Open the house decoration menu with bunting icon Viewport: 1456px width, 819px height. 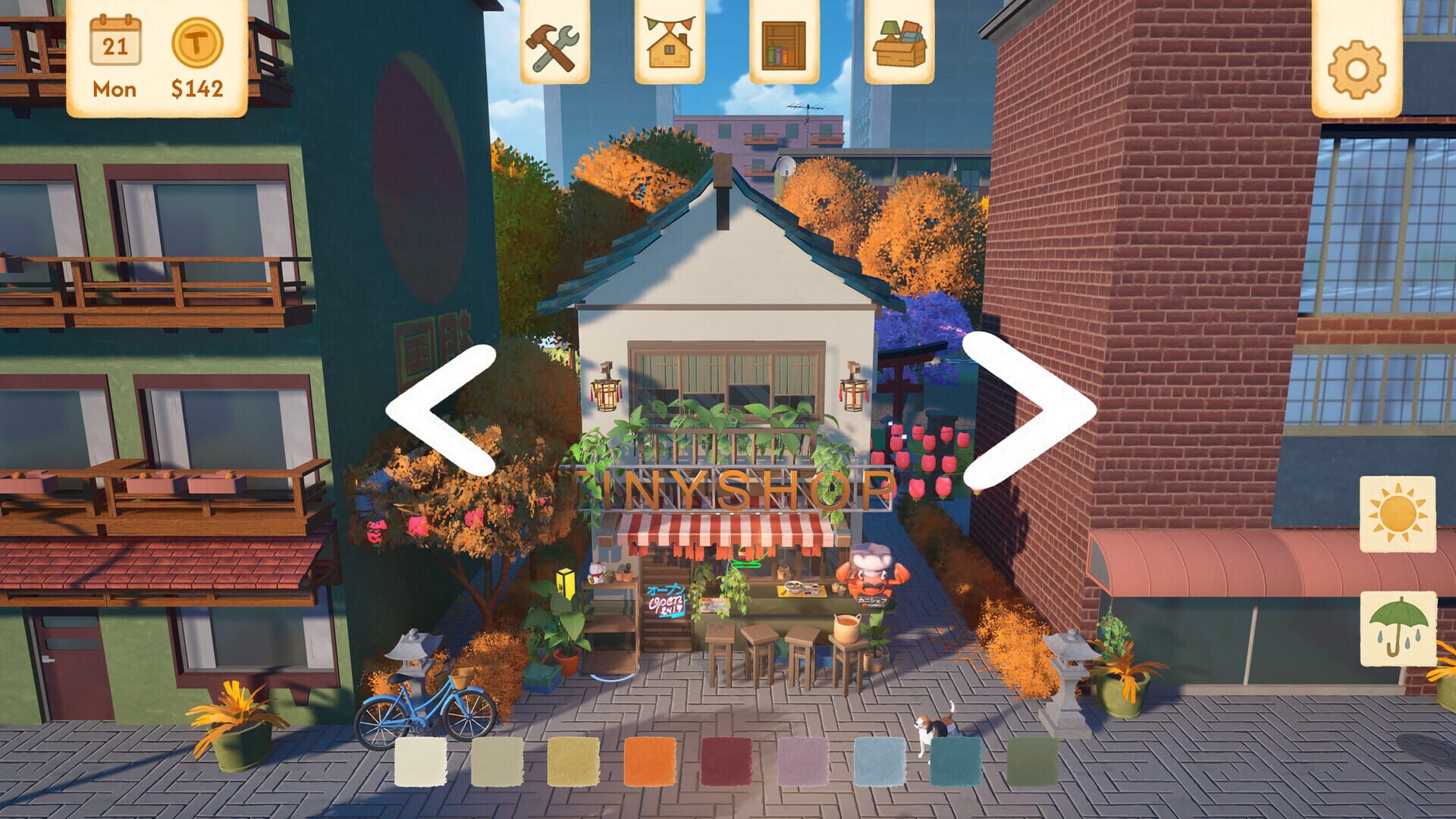click(x=671, y=45)
